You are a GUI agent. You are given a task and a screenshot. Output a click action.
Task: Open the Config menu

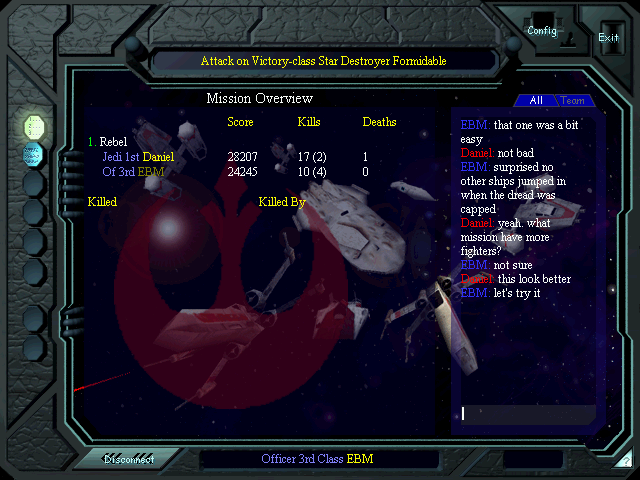tap(542, 30)
